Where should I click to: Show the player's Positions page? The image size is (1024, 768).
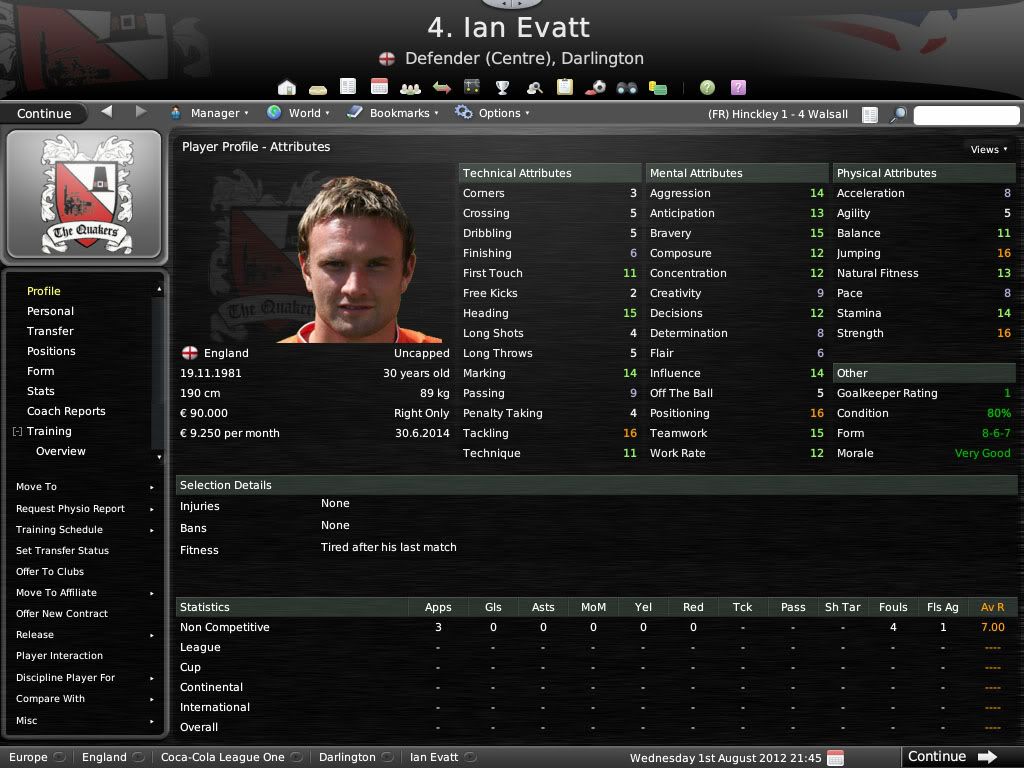[x=51, y=351]
